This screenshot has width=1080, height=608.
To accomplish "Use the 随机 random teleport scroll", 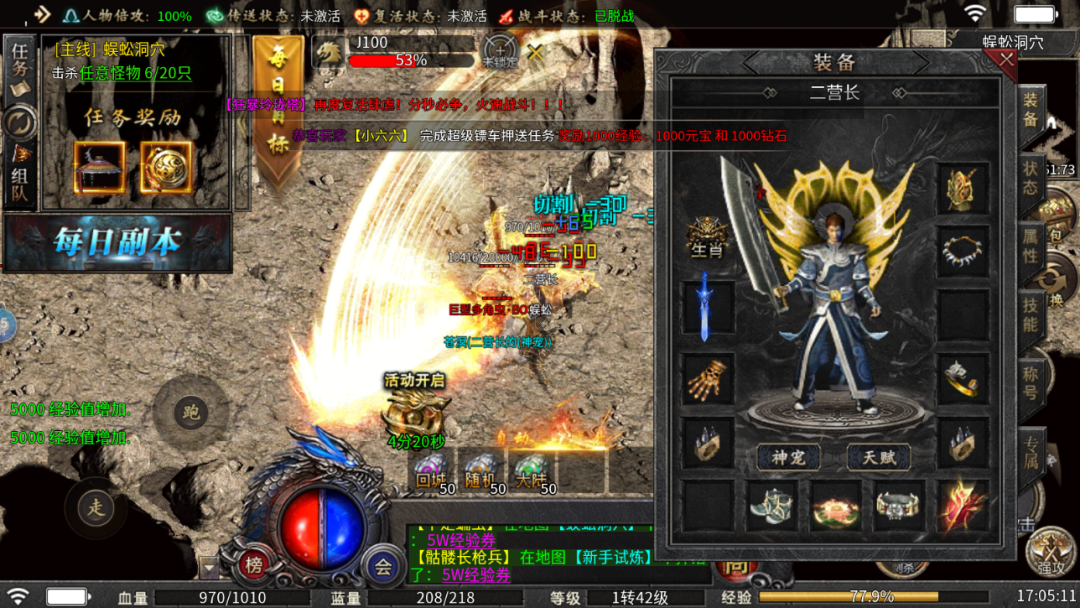I will [482, 470].
